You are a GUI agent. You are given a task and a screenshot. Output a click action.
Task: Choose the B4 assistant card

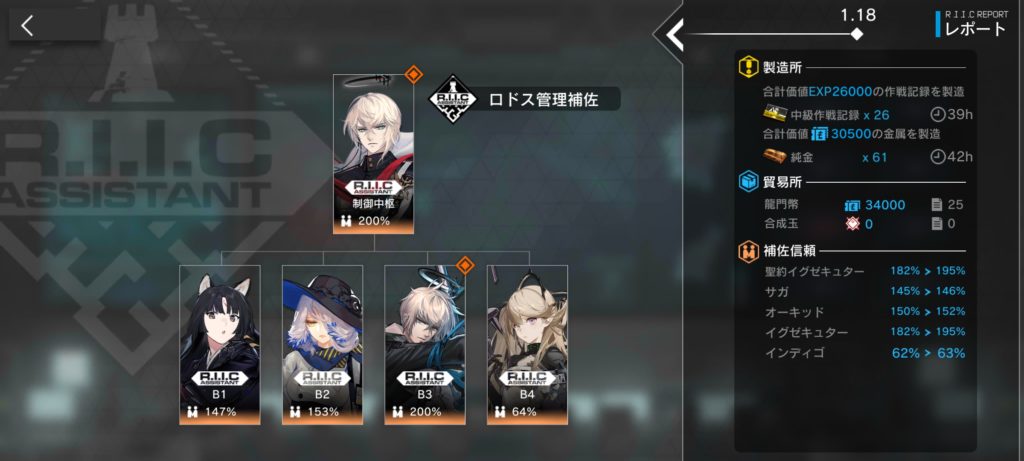pyautogui.click(x=527, y=344)
